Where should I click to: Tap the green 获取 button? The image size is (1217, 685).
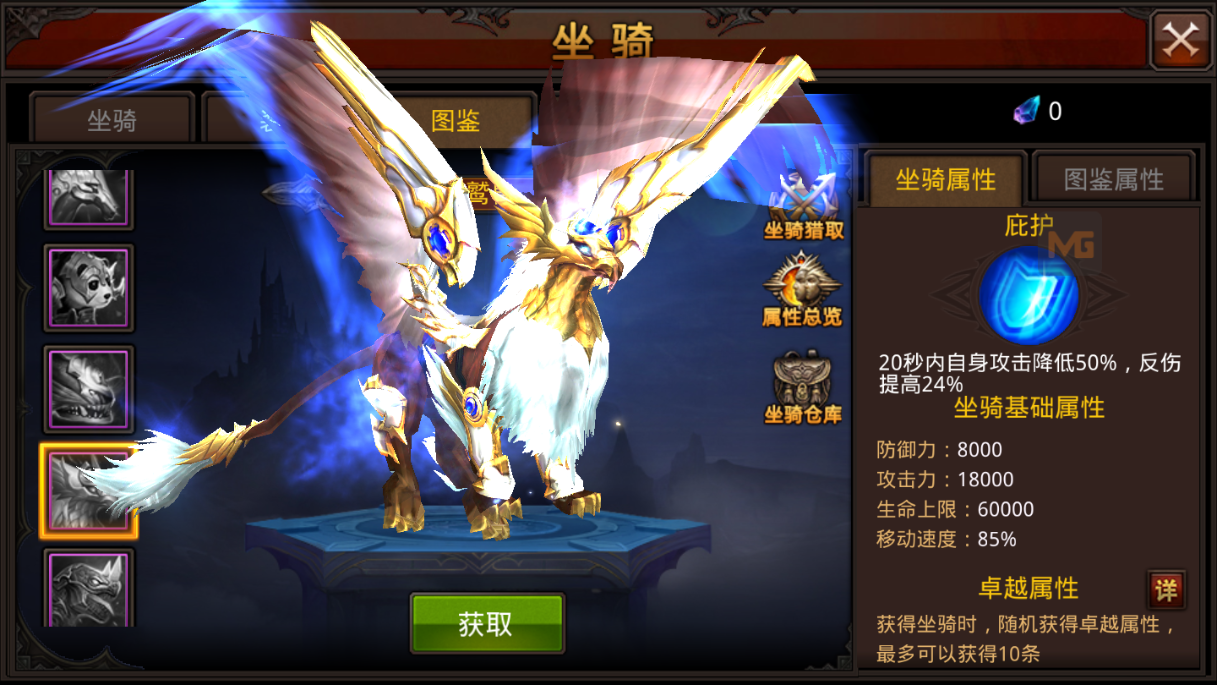[x=487, y=623]
